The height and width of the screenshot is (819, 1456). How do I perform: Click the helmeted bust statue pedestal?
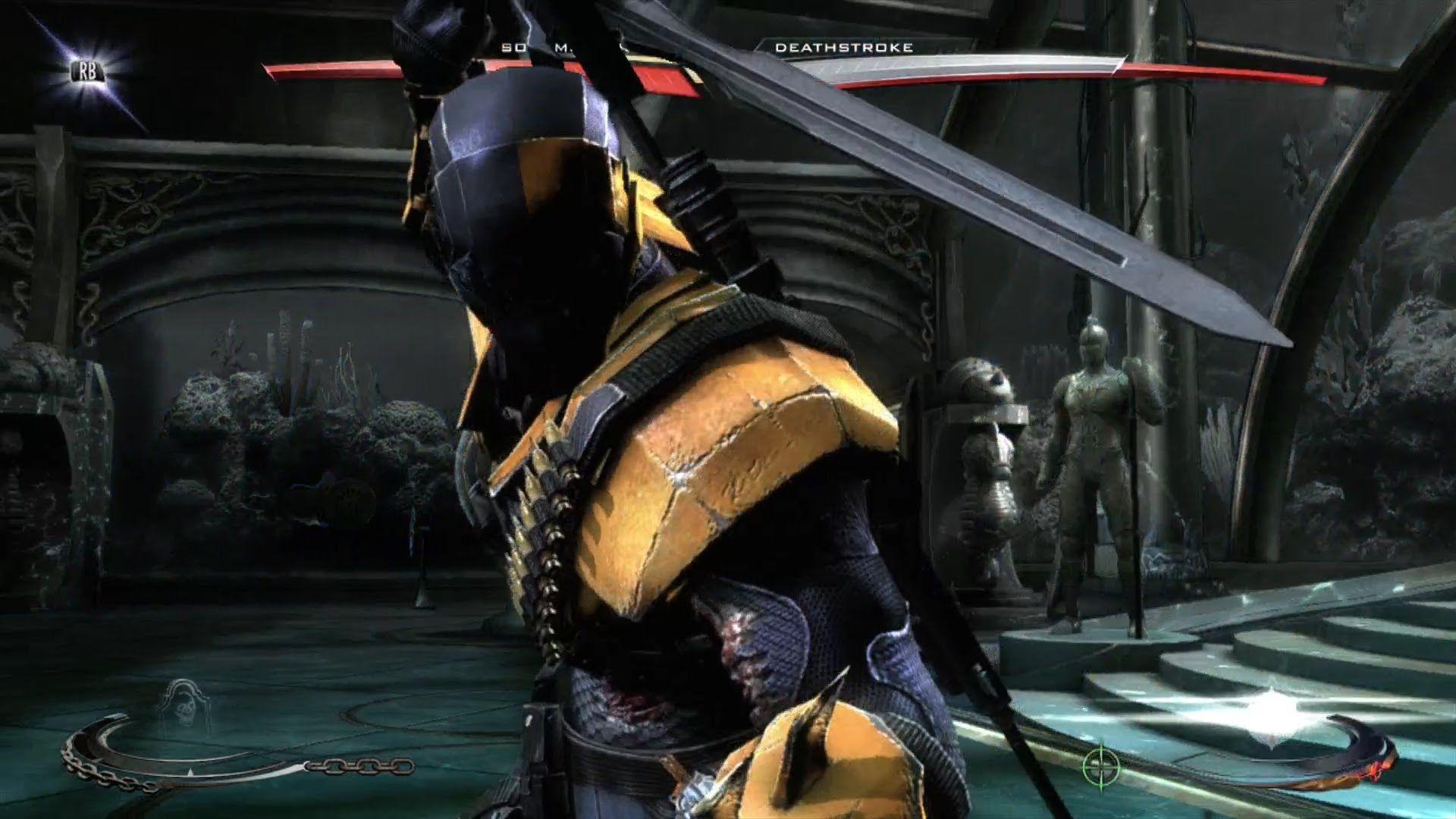point(986,470)
